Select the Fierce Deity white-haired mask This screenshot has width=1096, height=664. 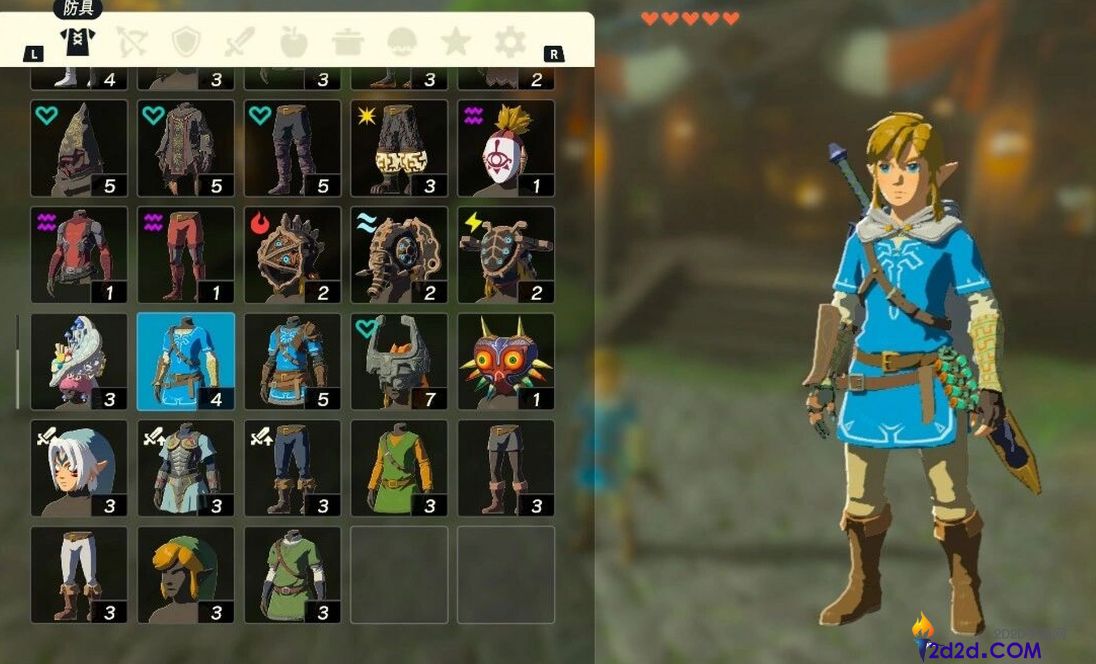pos(79,468)
